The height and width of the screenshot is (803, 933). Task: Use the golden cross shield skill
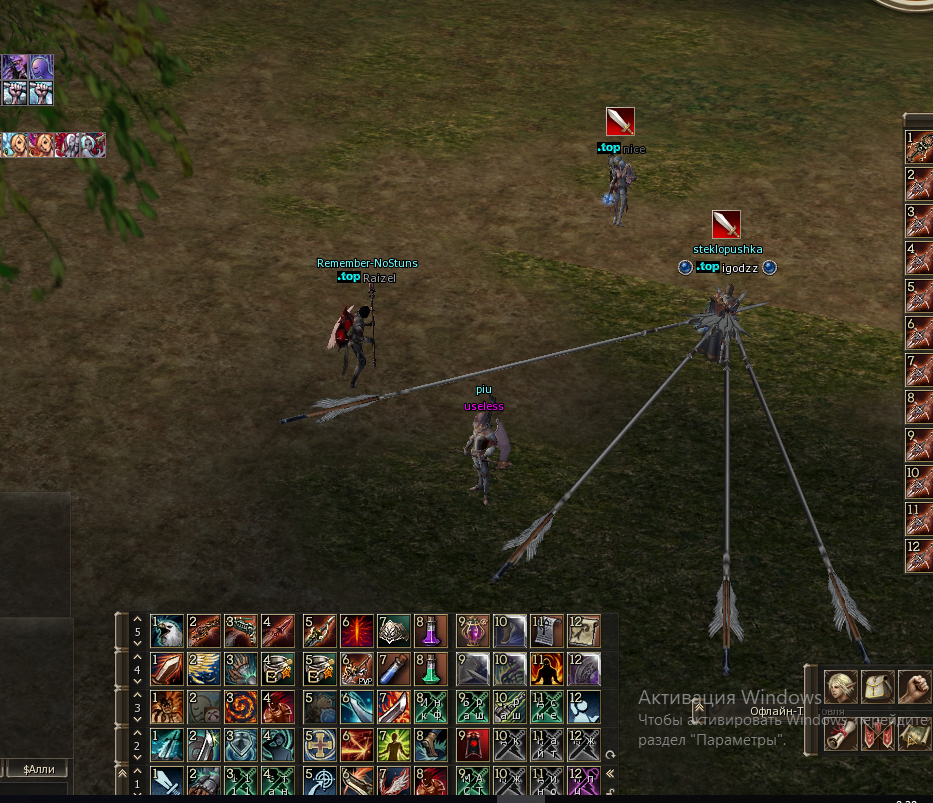click(x=320, y=744)
